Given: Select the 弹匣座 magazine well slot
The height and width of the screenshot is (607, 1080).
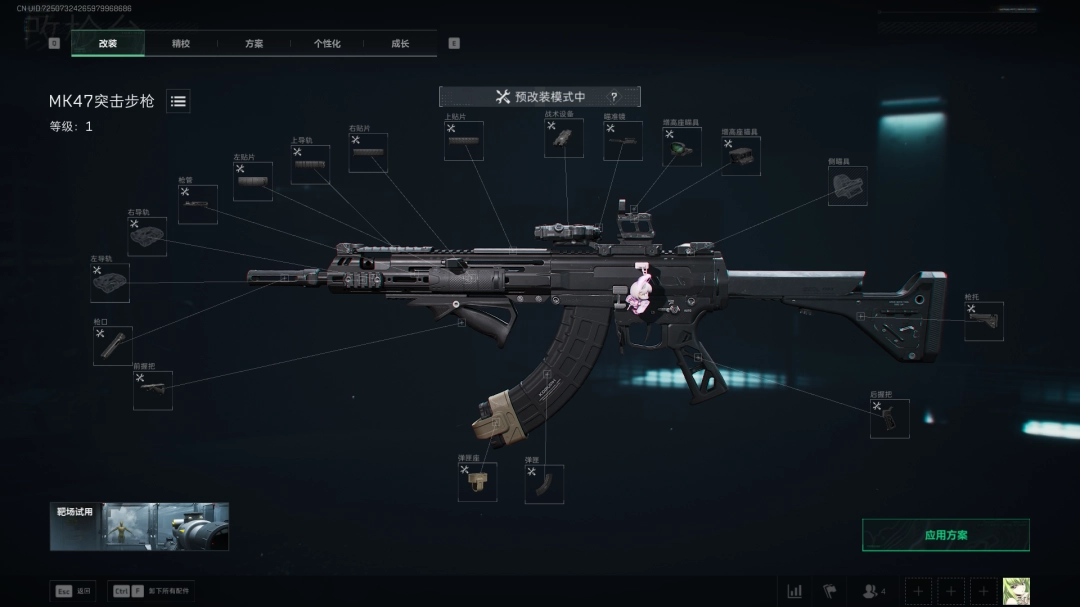Looking at the screenshot, I should pyautogui.click(x=477, y=482).
